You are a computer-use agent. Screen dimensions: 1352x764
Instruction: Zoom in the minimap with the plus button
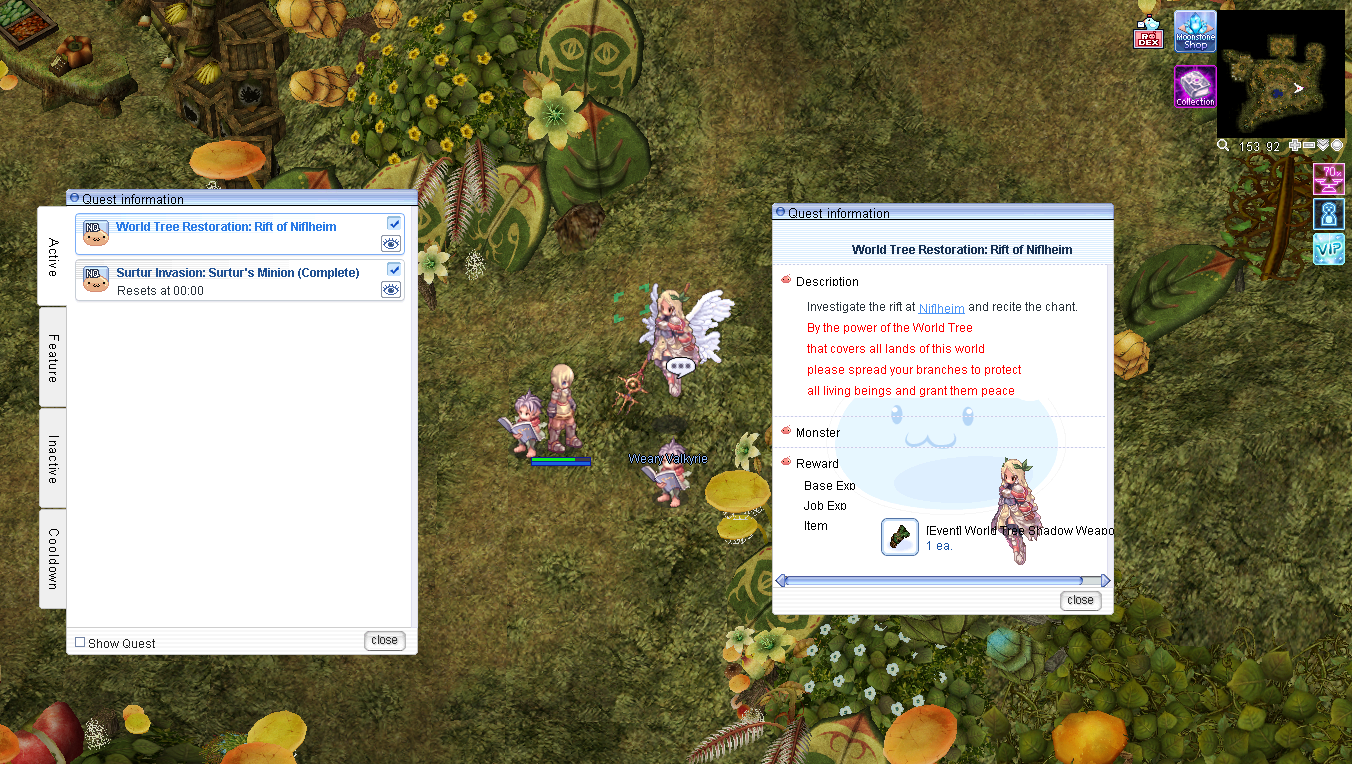click(1295, 146)
